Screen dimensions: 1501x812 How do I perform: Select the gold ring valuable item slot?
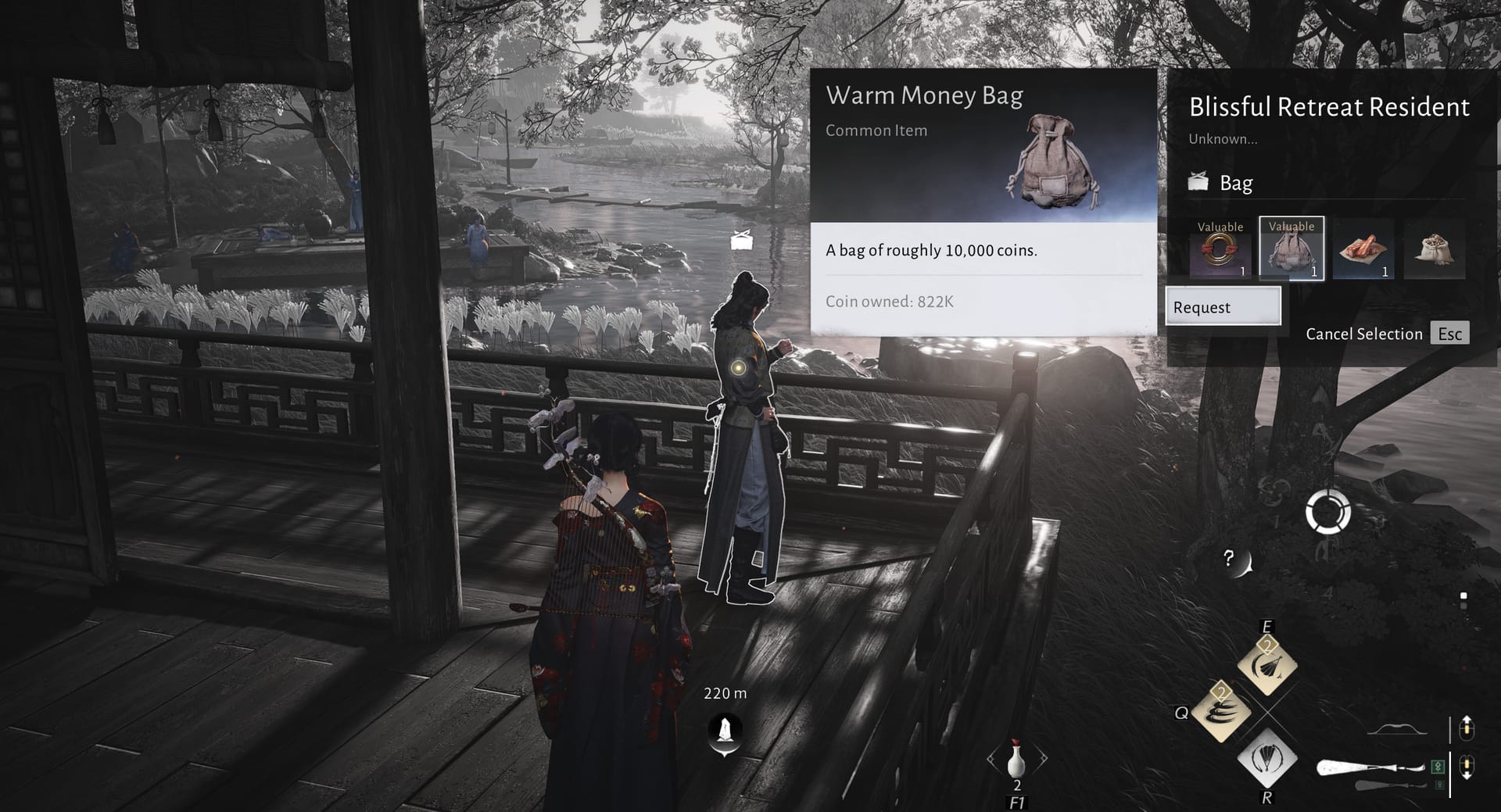tap(1220, 249)
